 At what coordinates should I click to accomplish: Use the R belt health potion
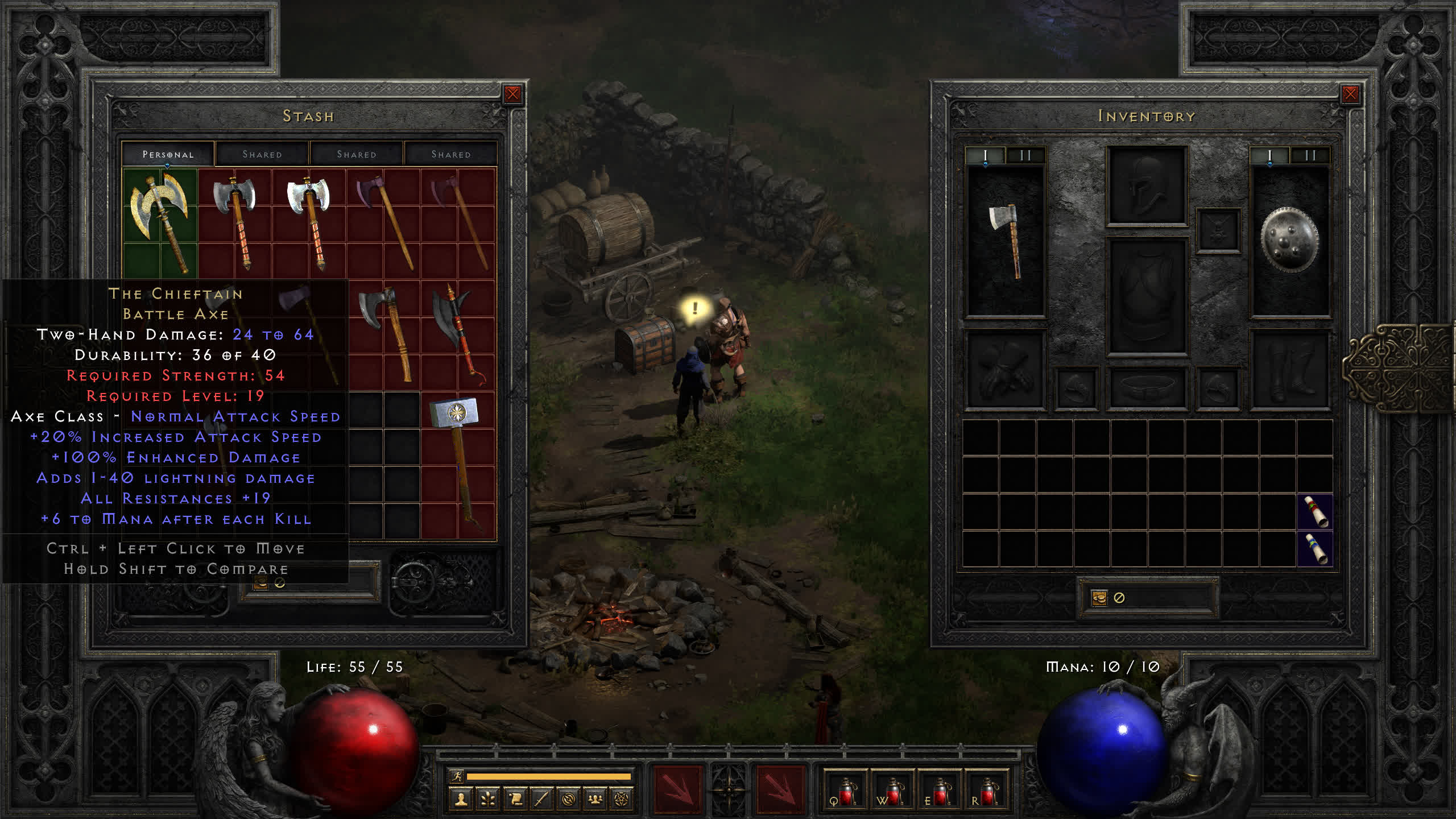pyautogui.click(x=986, y=792)
